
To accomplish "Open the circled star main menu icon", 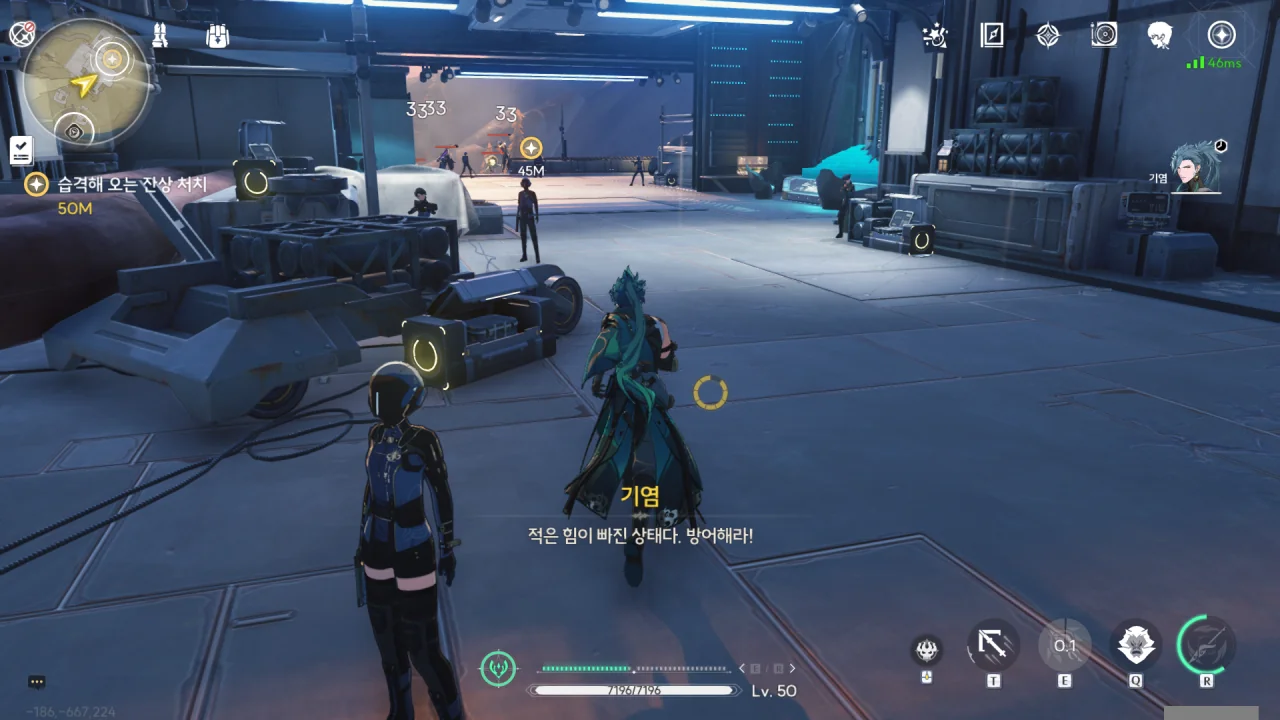I will click(1221, 36).
